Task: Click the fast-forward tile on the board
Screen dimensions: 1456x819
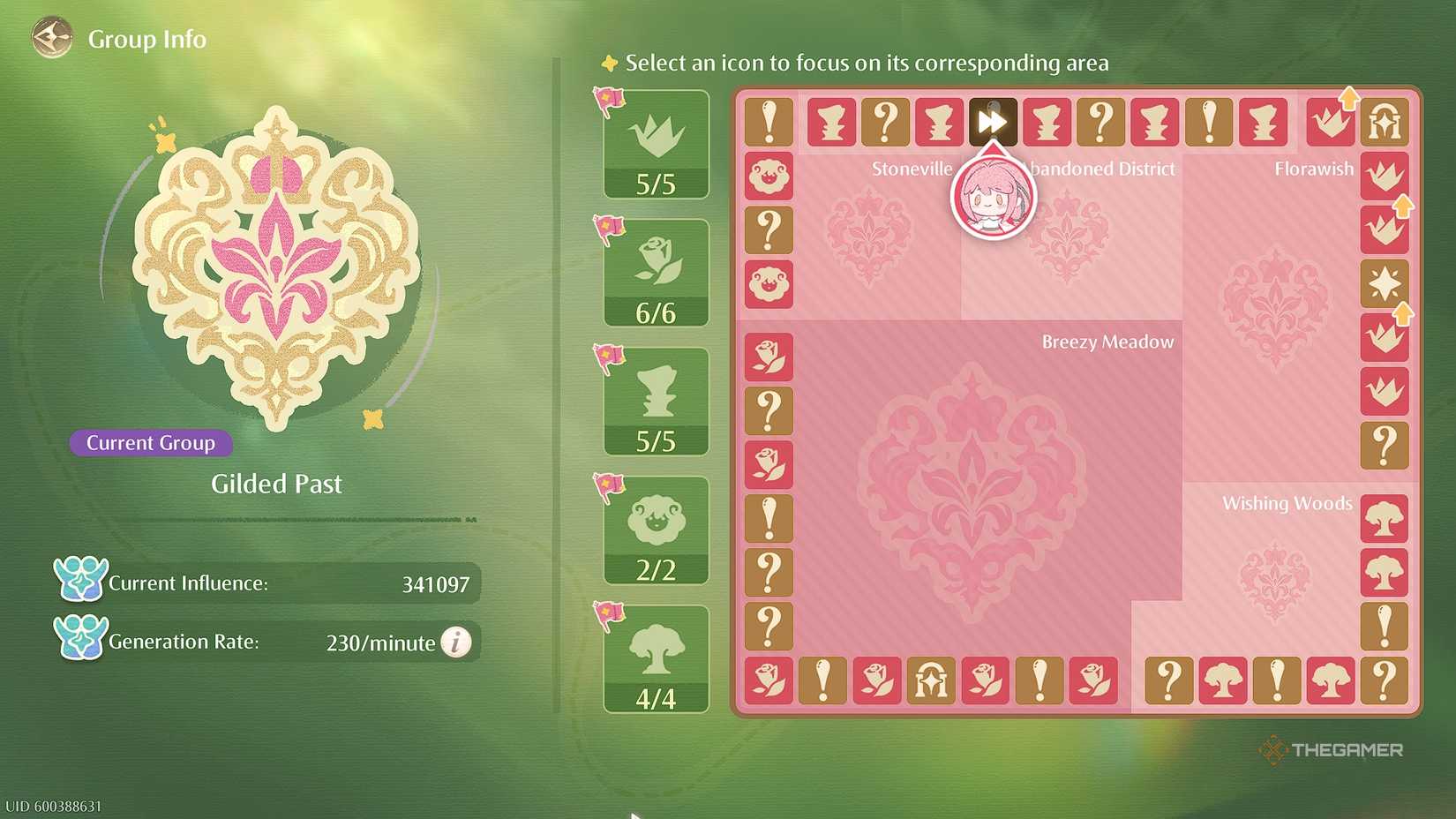Action: (993, 122)
